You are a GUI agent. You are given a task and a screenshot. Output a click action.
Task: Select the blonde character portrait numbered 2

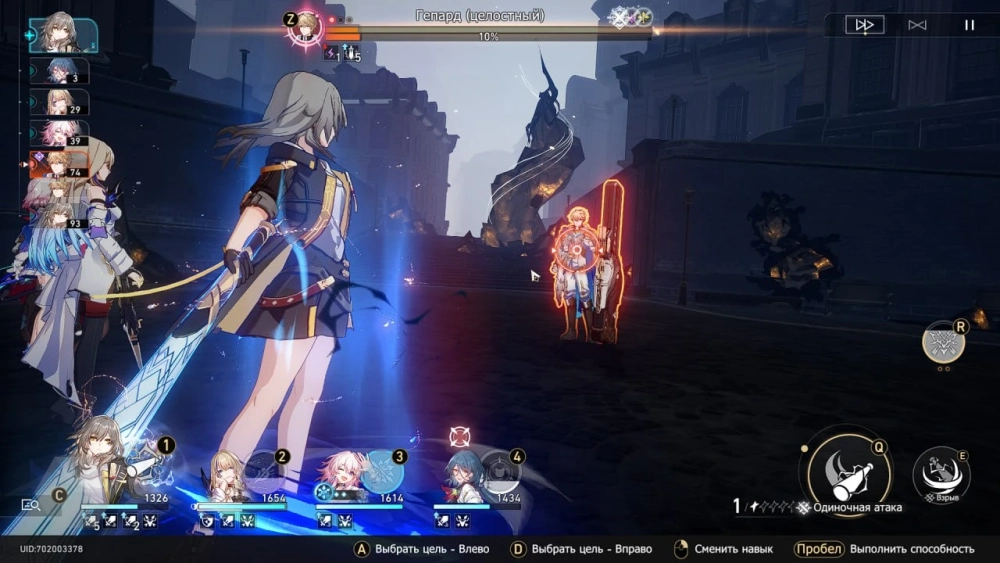(x=230, y=474)
